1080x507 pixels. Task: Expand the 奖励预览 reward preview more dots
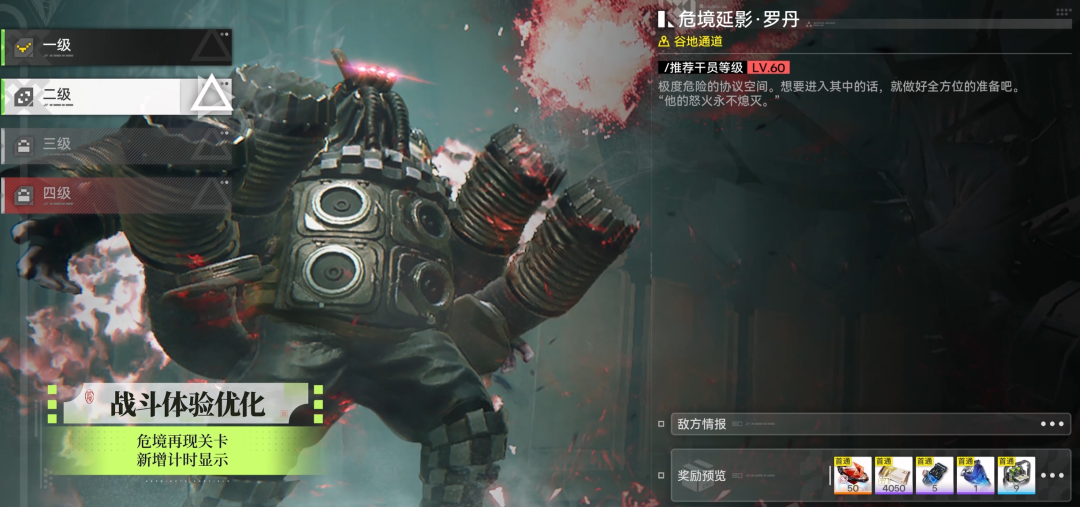pos(1052,475)
